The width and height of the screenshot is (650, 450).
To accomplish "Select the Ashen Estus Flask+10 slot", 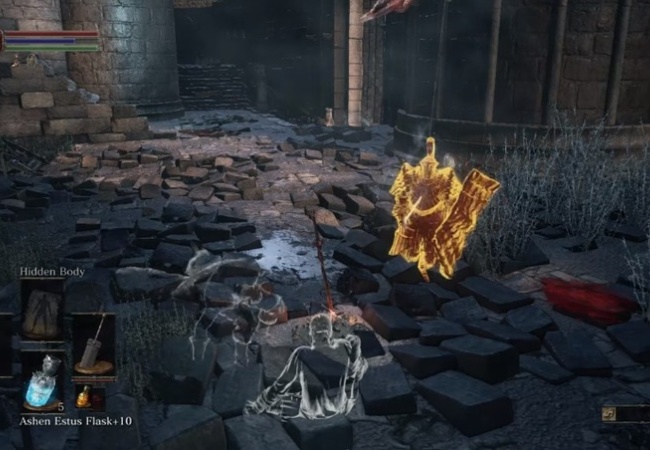I will (43, 384).
